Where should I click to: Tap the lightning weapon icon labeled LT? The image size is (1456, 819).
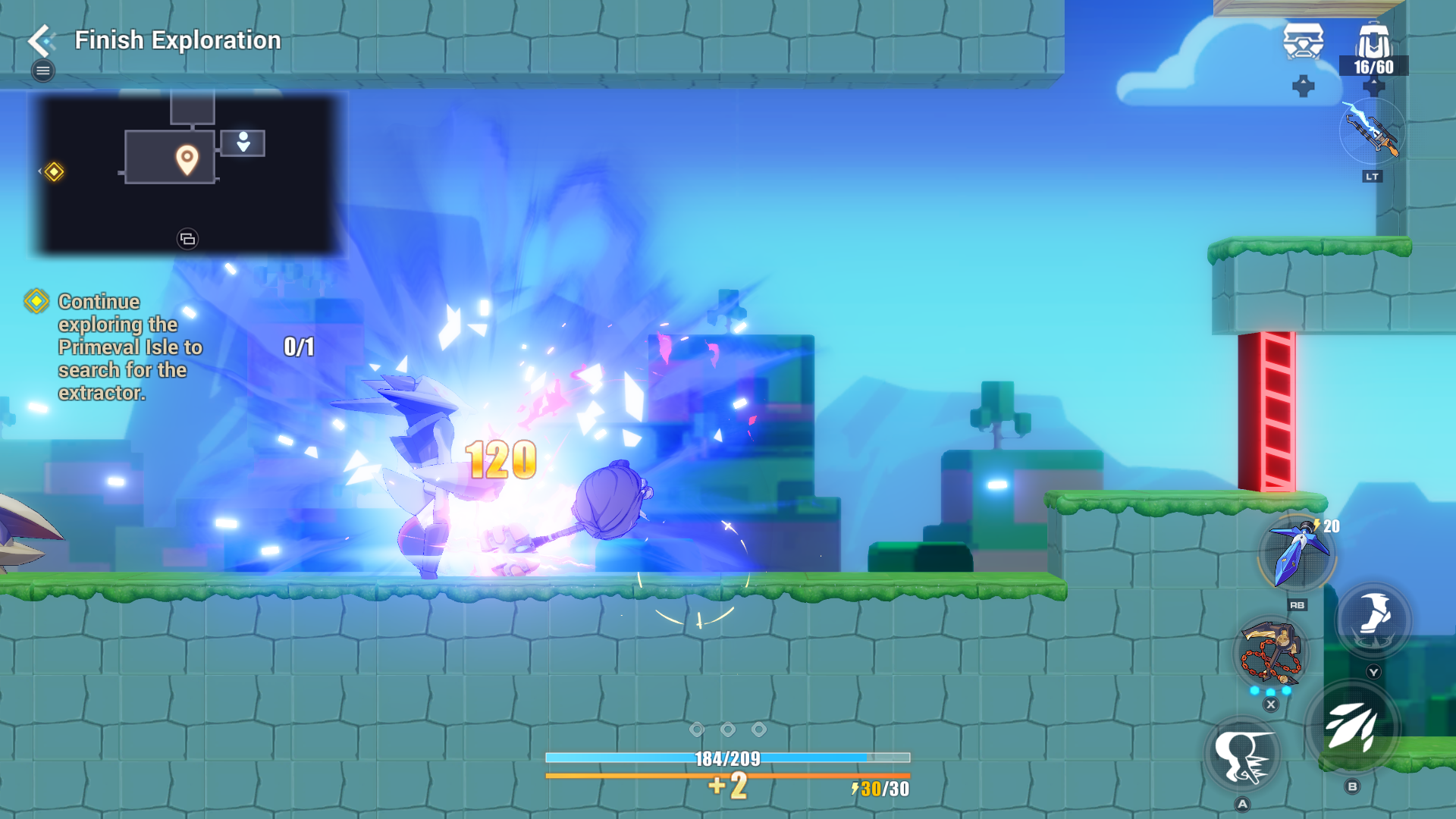point(1371,136)
